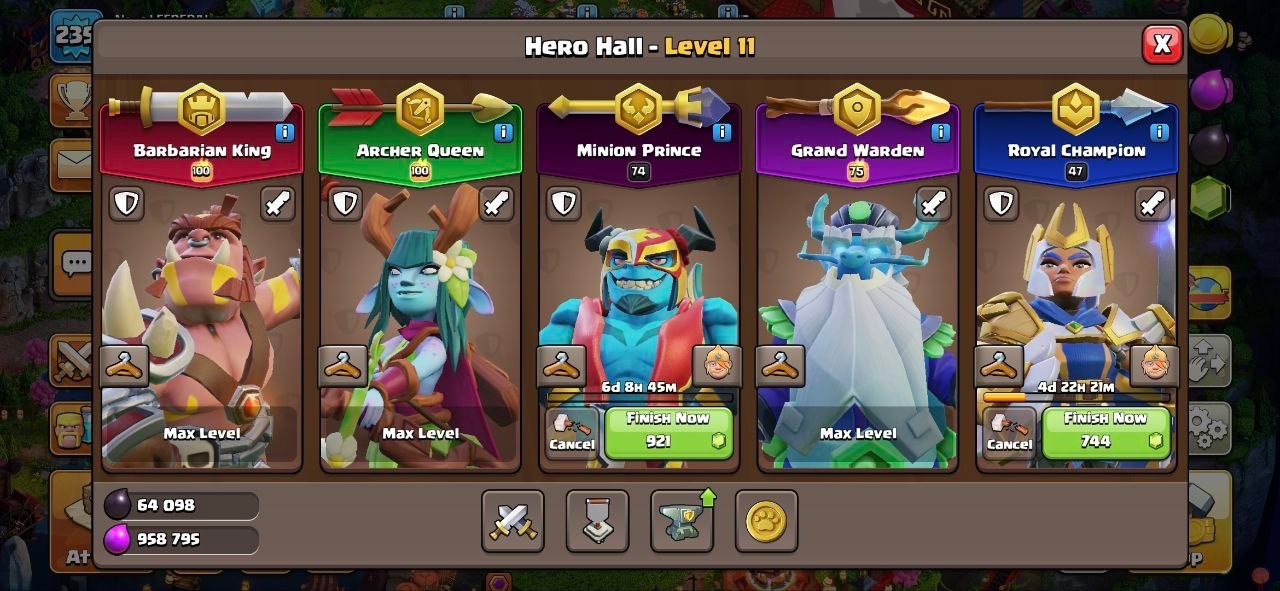
Task: View Minion Prince info
Action: point(721,132)
